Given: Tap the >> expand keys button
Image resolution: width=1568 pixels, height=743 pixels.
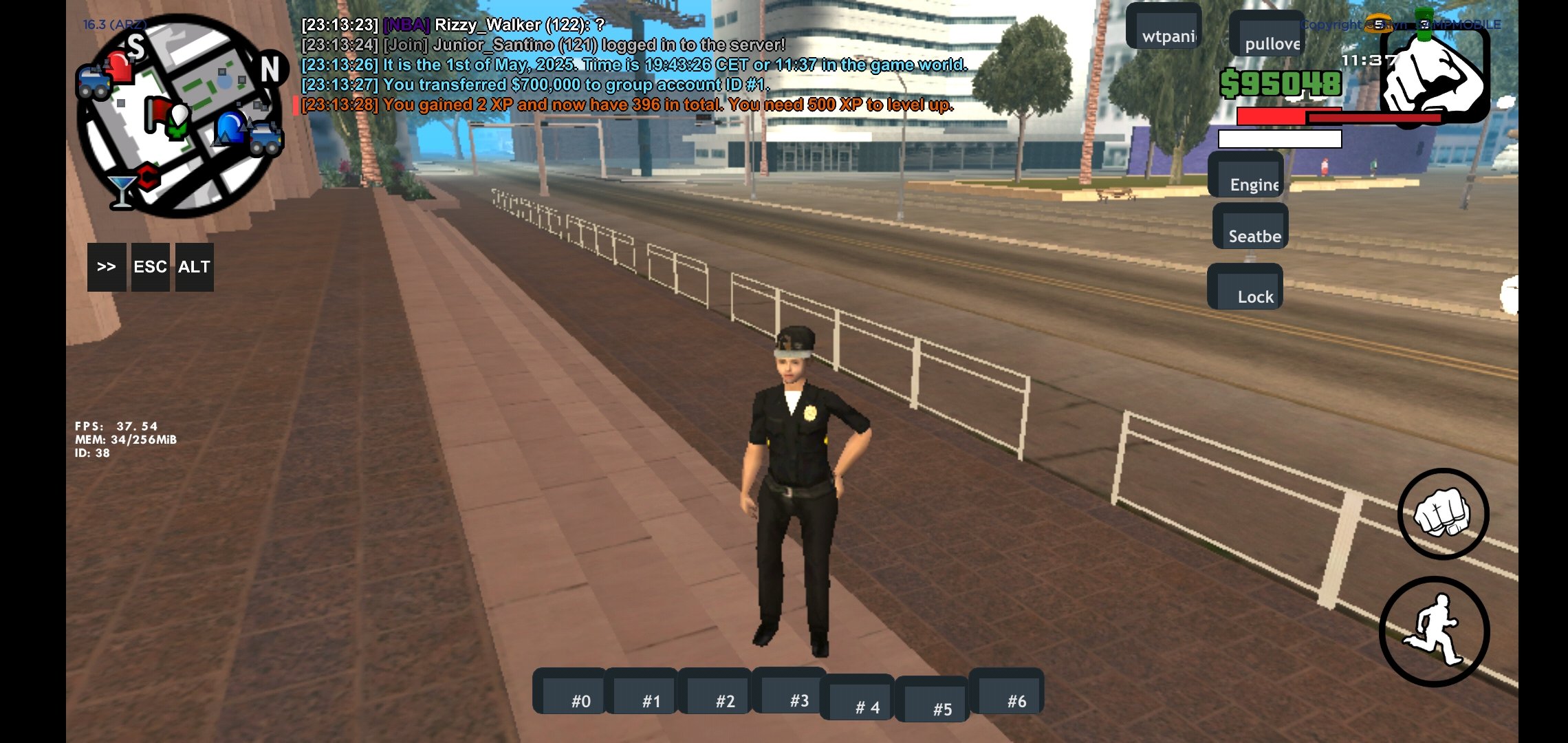Looking at the screenshot, I should click(107, 267).
